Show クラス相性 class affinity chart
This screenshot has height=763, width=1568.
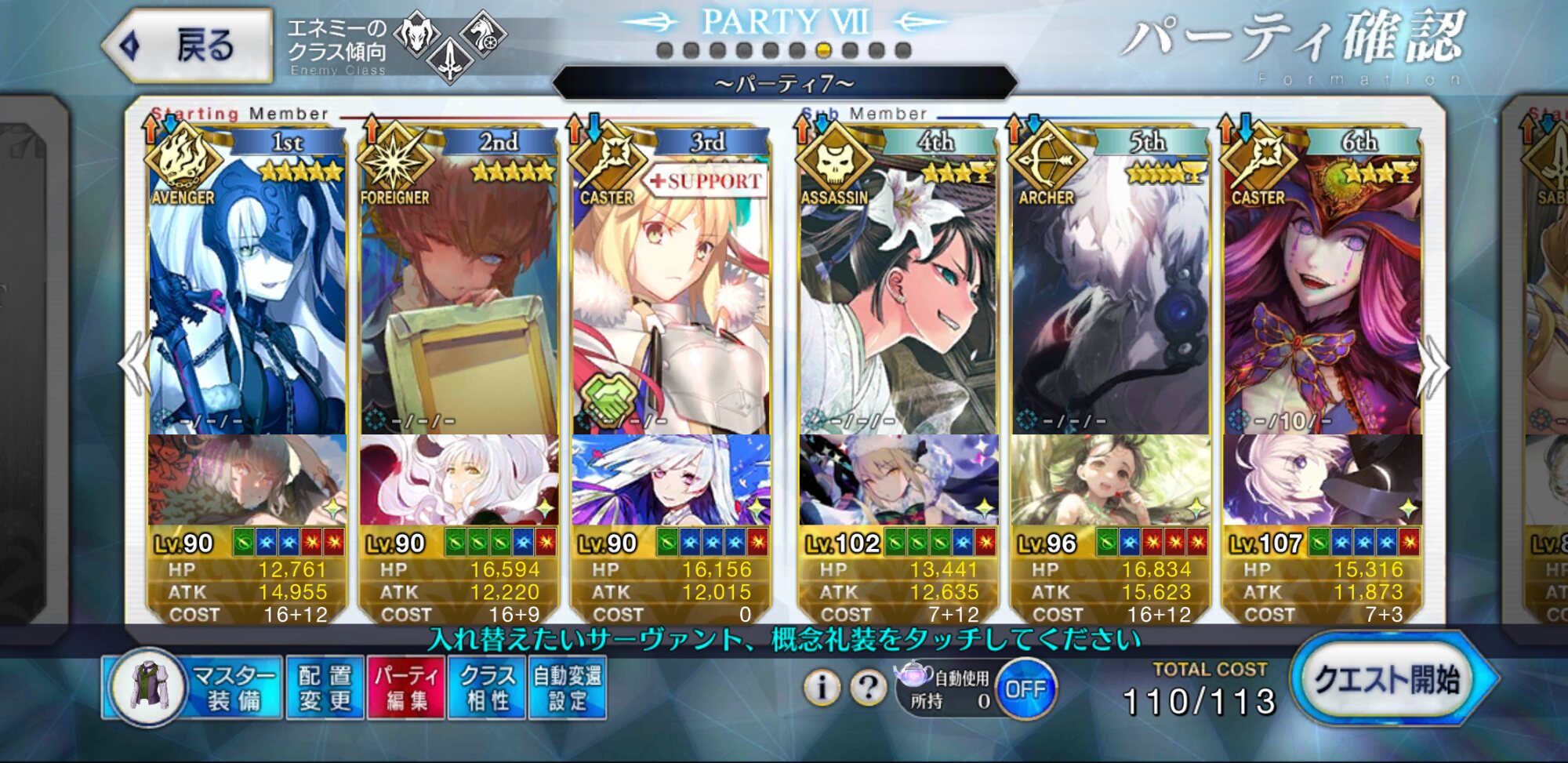[x=487, y=688]
